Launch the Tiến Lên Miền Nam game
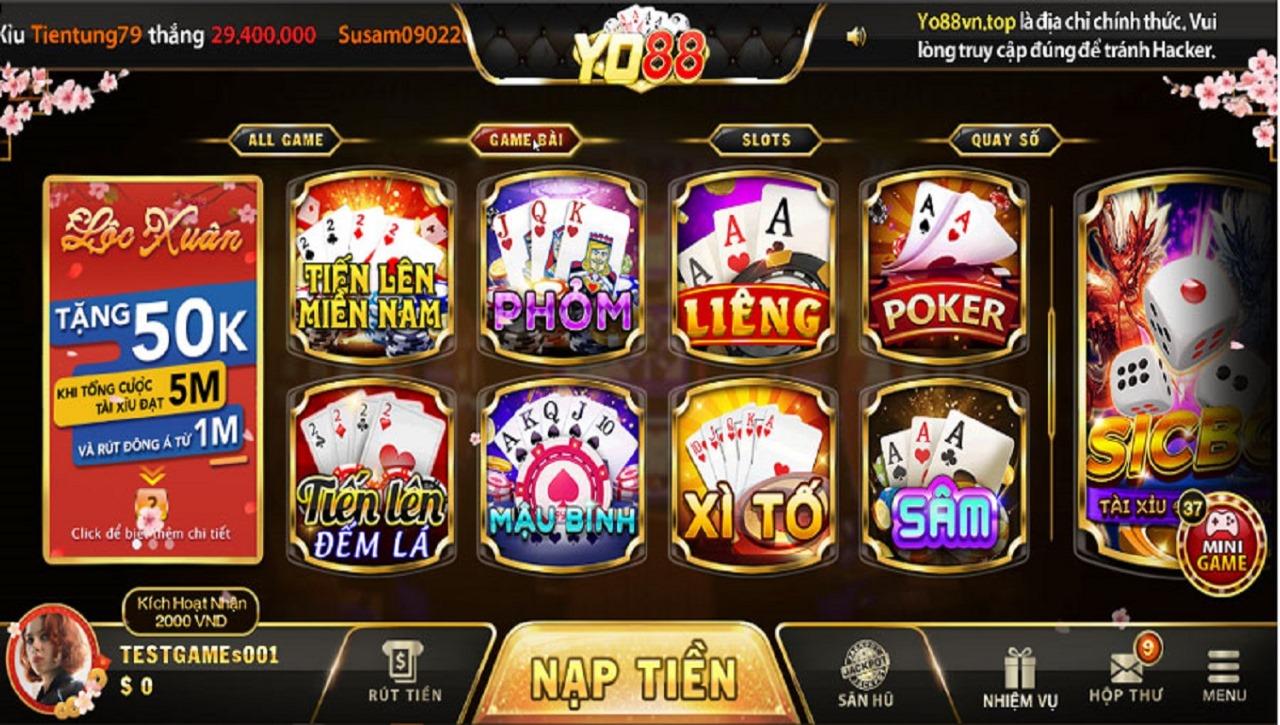 (x=371, y=265)
